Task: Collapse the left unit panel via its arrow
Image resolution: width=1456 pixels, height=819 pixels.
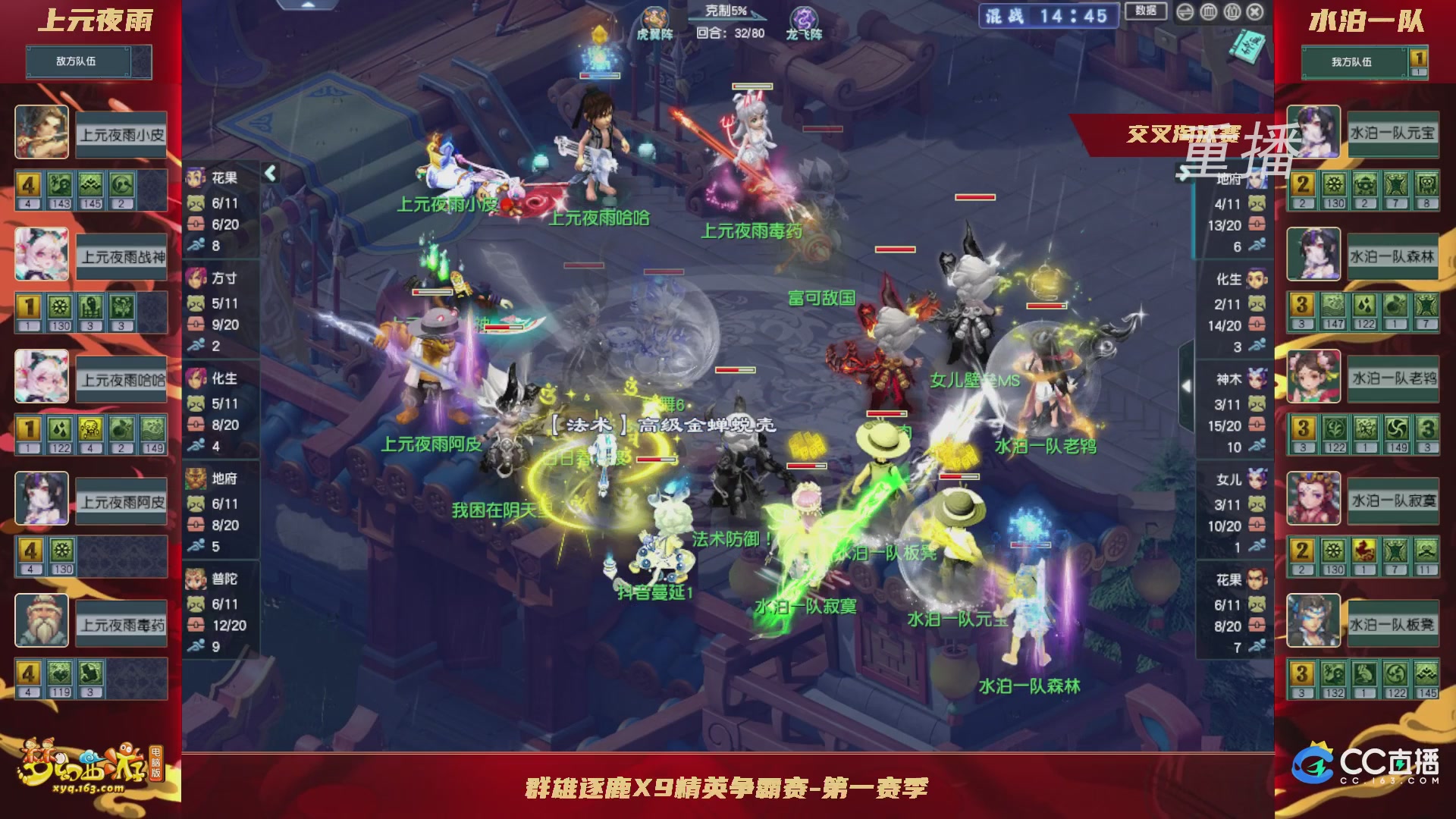Action: point(270,173)
